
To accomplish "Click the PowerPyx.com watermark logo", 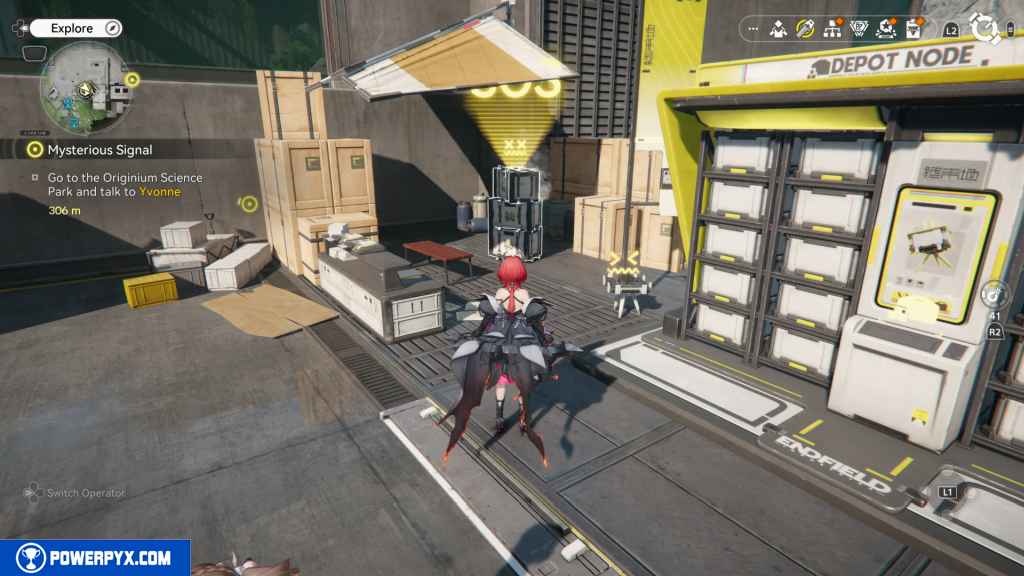I will (x=95, y=558).
